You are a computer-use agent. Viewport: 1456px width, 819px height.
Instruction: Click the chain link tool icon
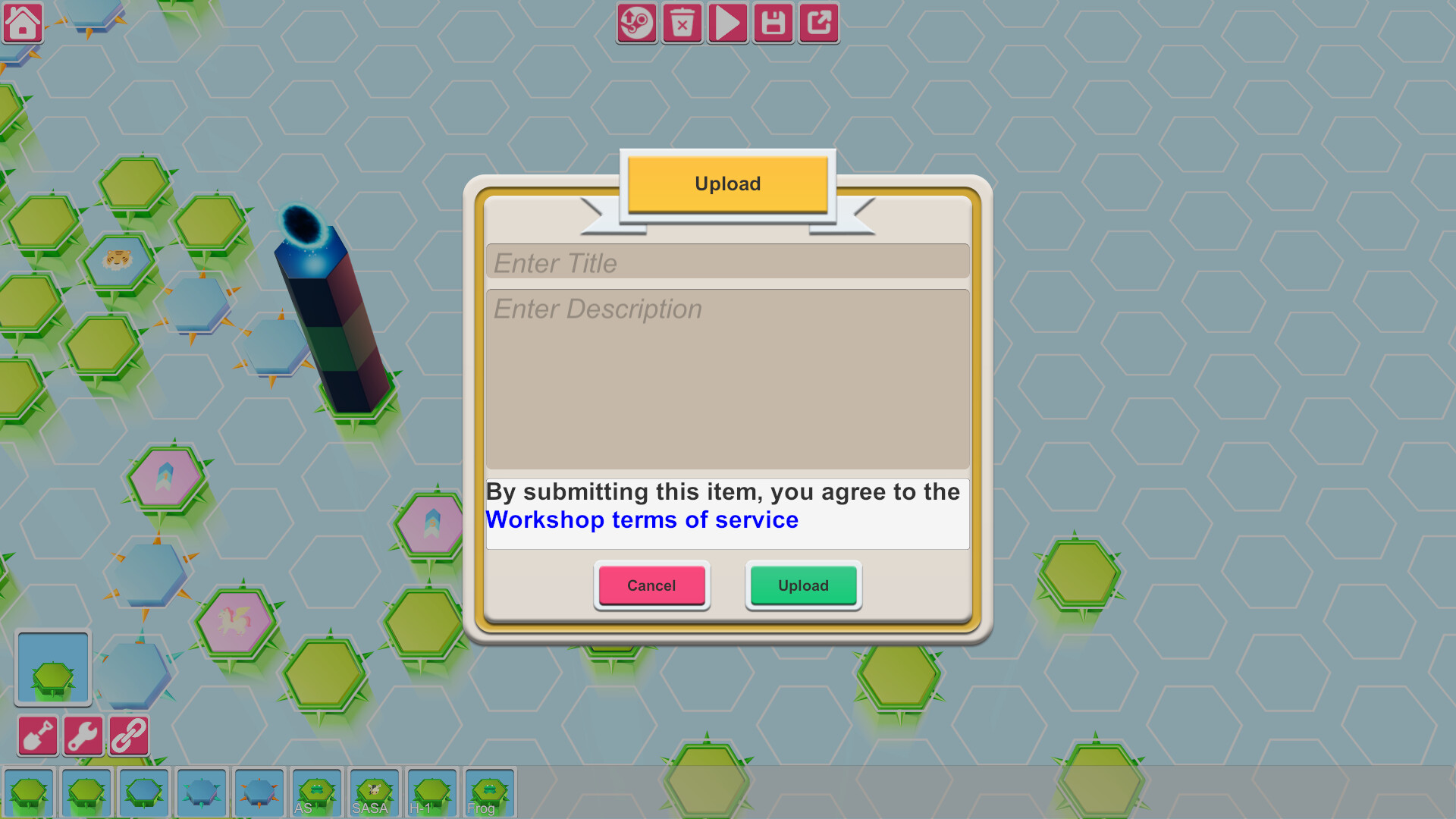coord(129,735)
